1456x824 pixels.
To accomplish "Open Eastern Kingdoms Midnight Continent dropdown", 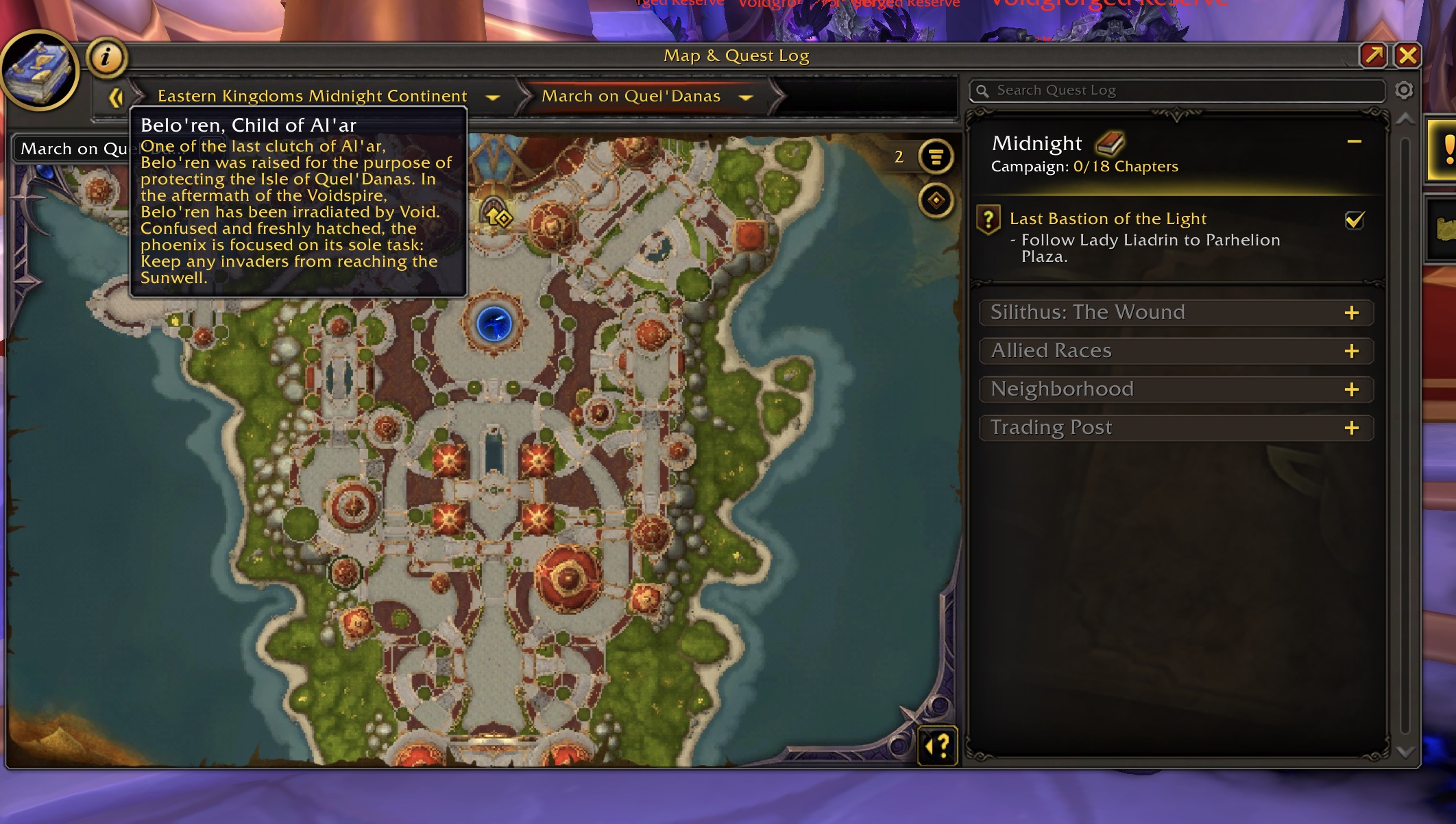I will click(x=492, y=97).
